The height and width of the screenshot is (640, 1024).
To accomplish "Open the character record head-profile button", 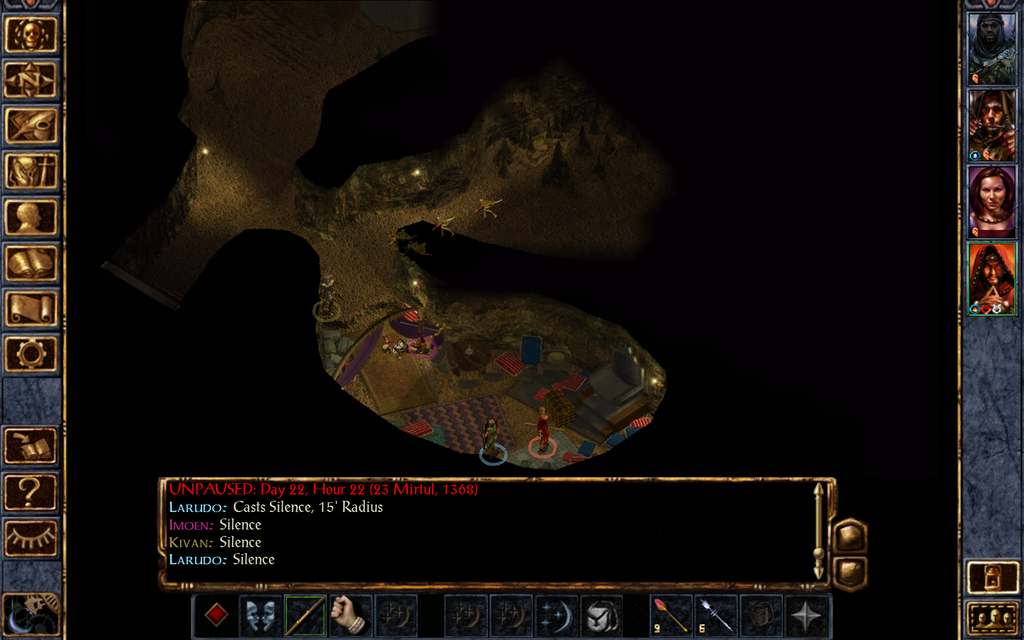I will (x=31, y=217).
